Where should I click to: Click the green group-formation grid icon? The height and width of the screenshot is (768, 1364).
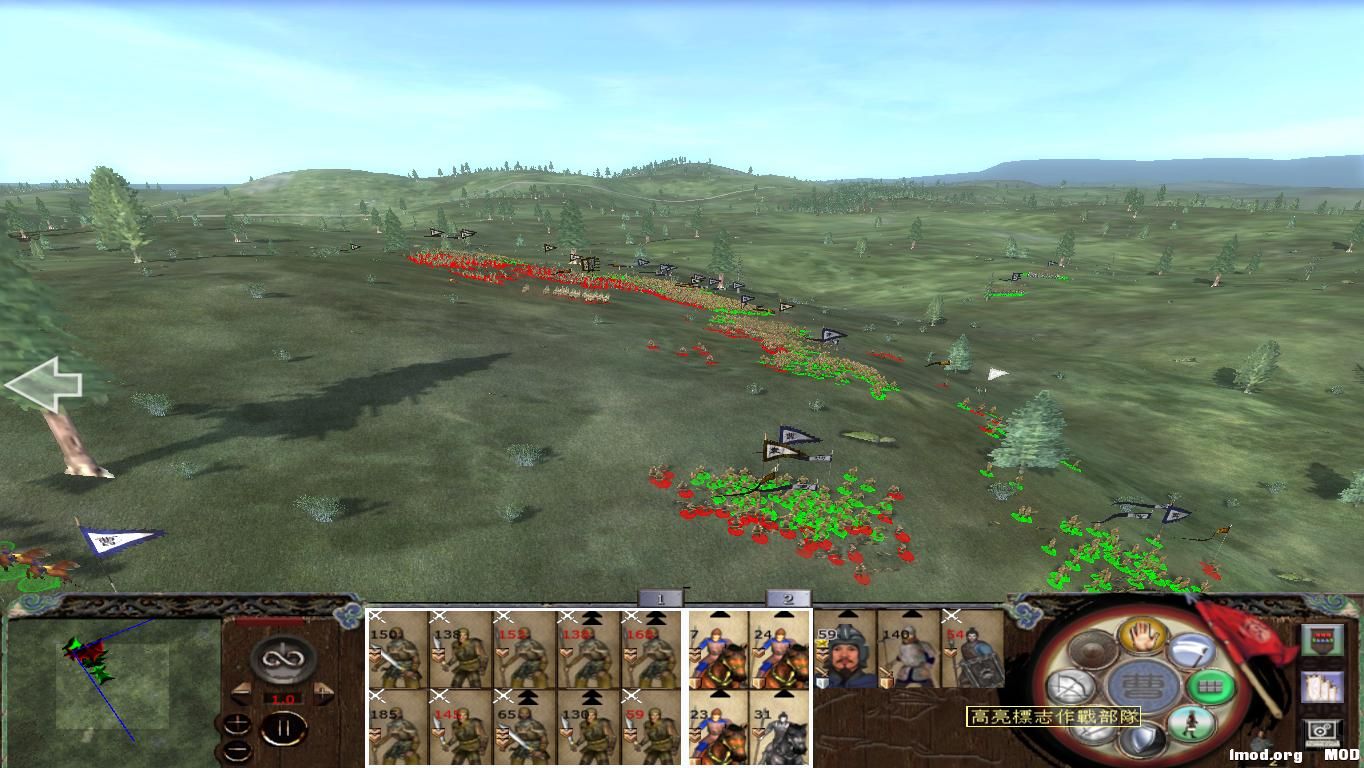point(1212,685)
